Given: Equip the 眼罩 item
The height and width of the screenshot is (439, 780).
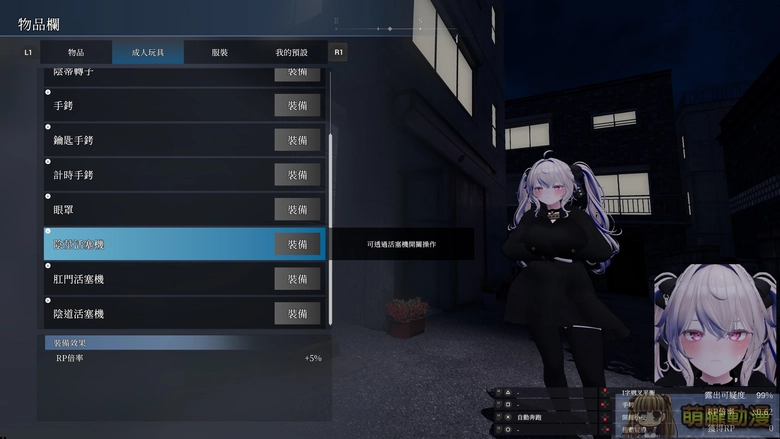Looking at the screenshot, I should [x=297, y=210].
